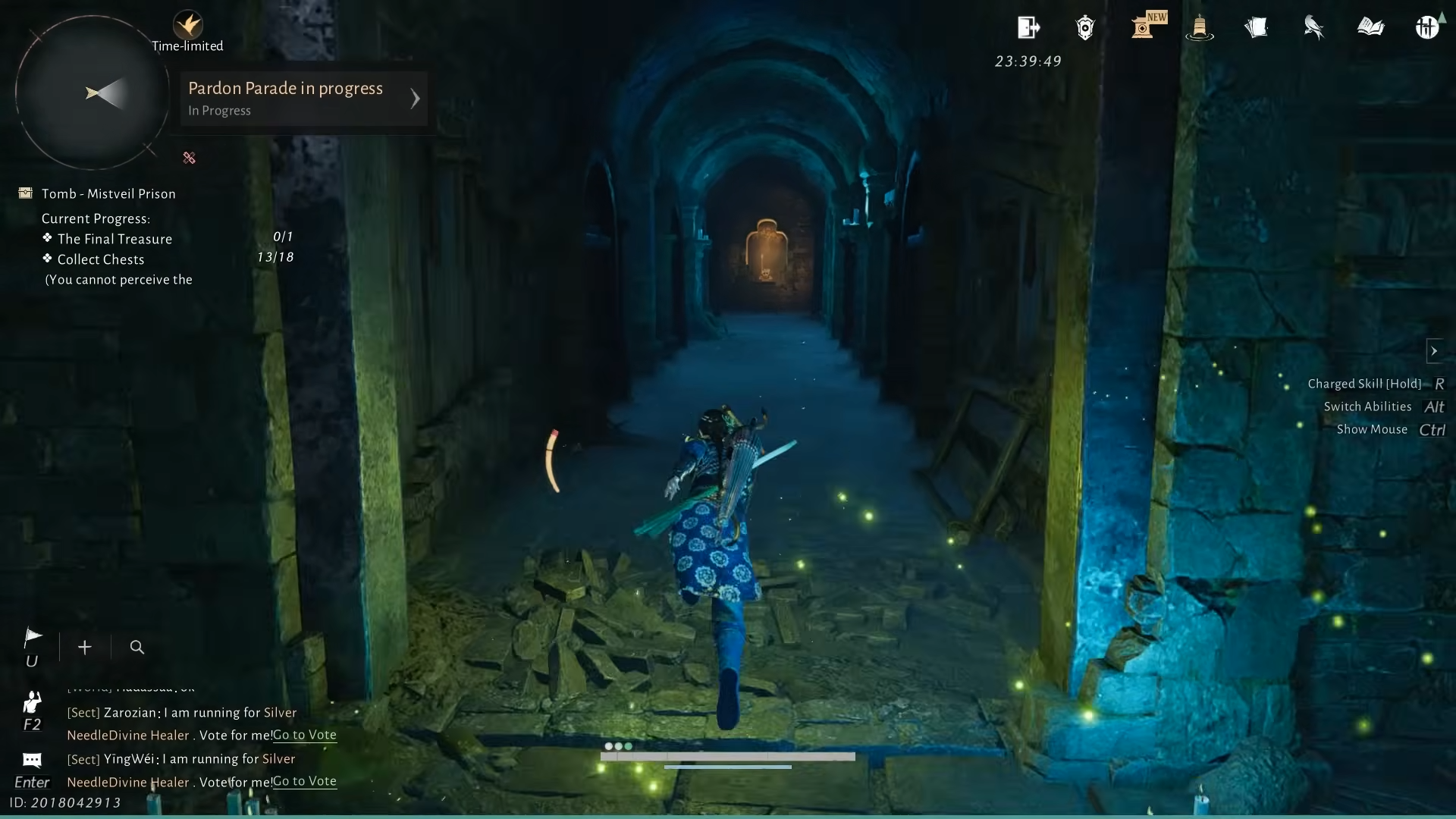The width and height of the screenshot is (1456, 819).
Task: Click the white flag icon
Action: pos(33,638)
